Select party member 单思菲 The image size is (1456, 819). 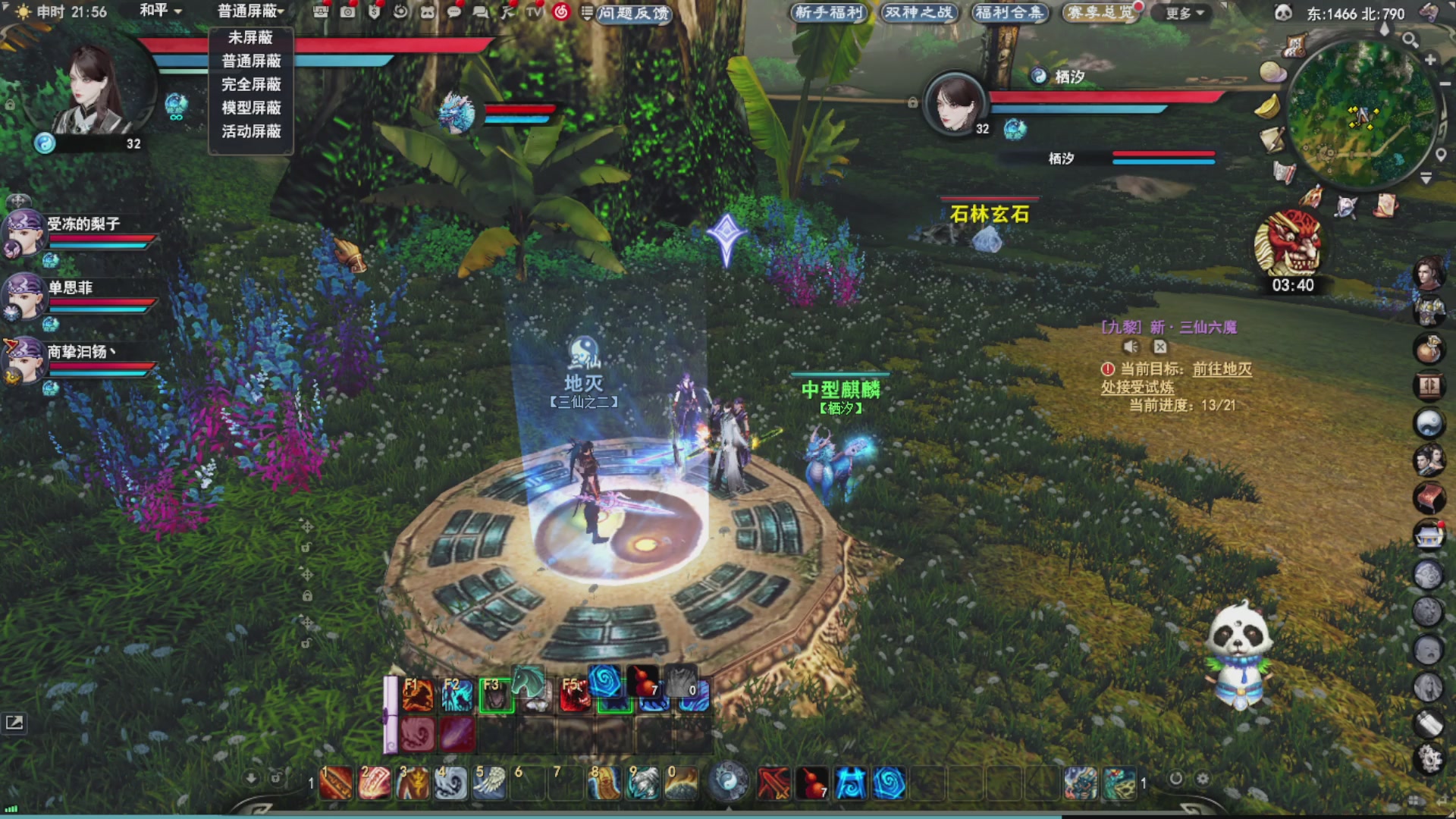click(71, 287)
